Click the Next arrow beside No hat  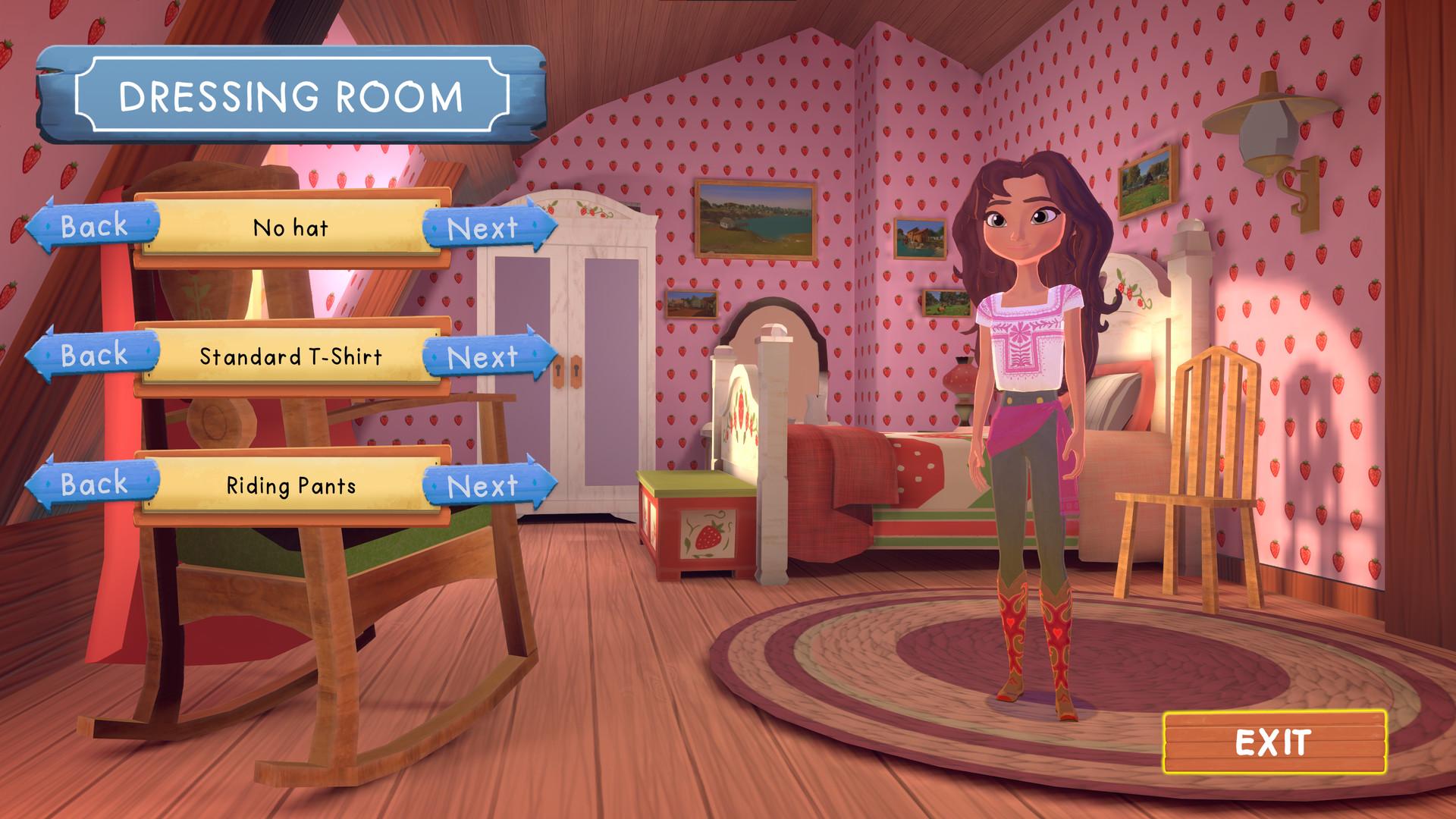[485, 227]
